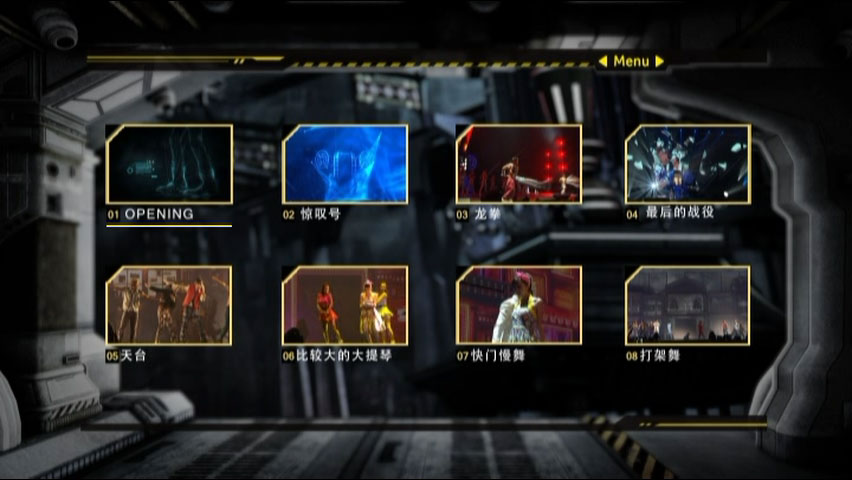Select the OPENING text label

pyautogui.click(x=159, y=214)
